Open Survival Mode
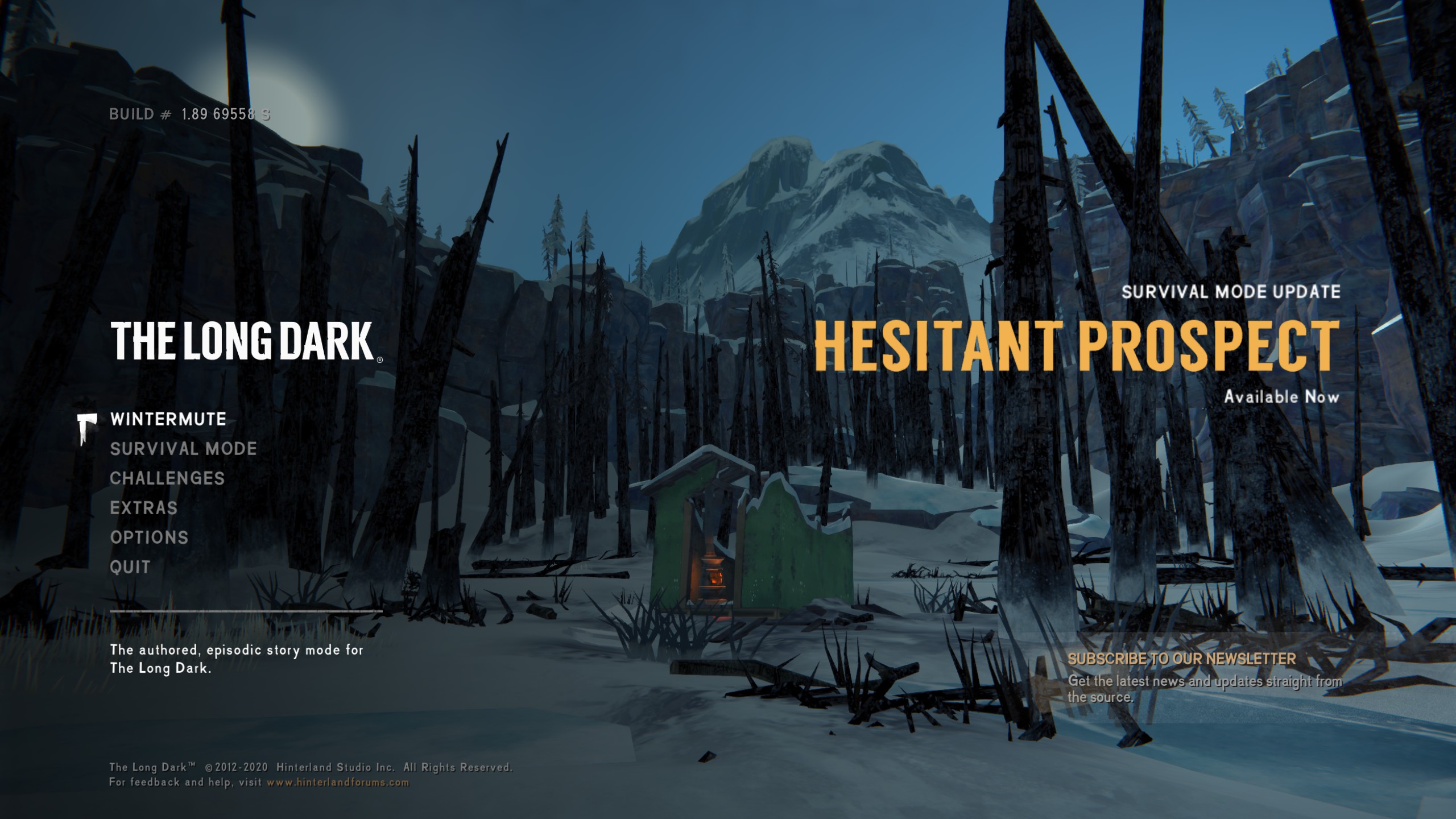1456x819 pixels. [183, 449]
